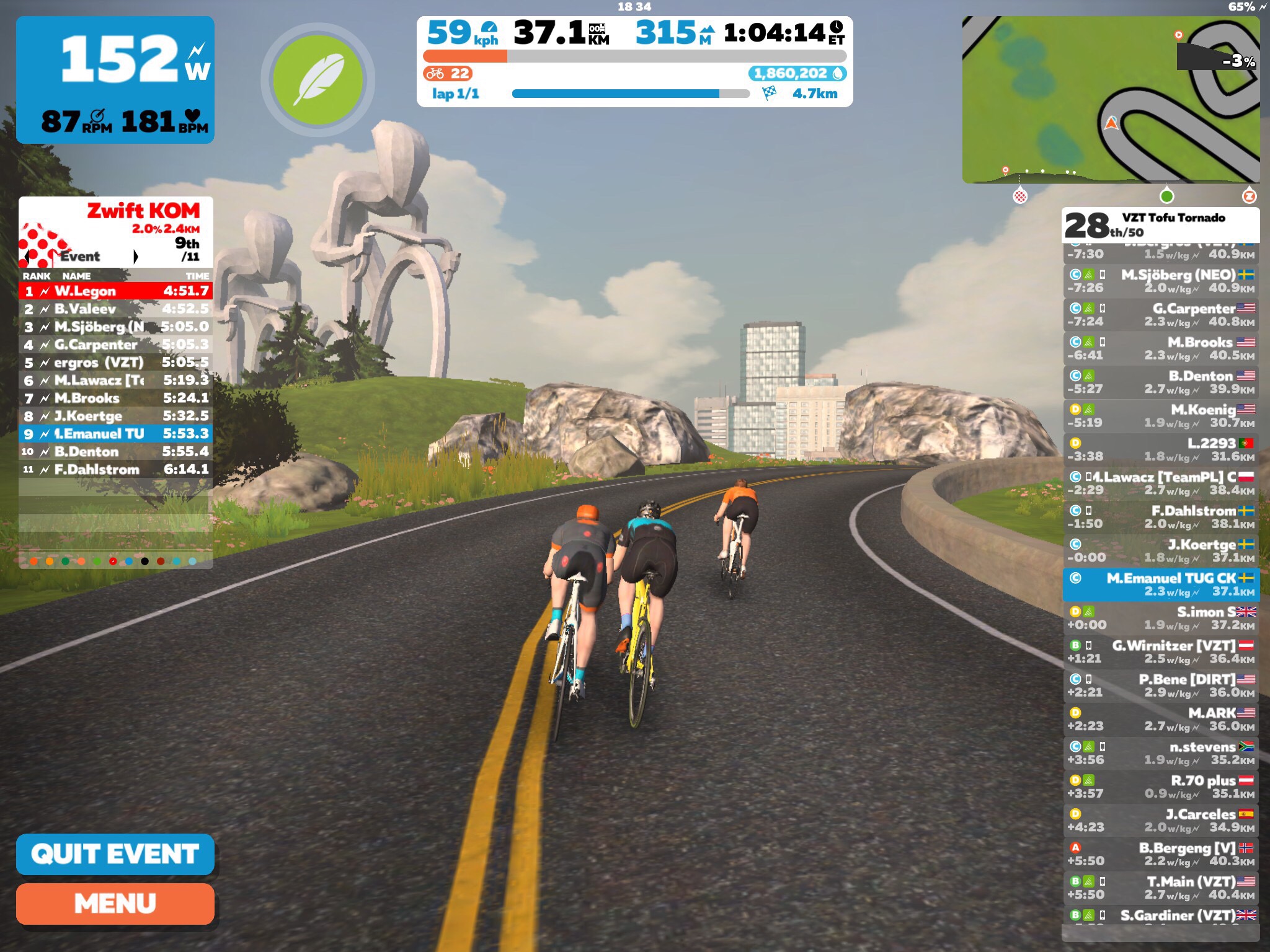Activate the feather lightweight power-up
Image resolution: width=1270 pixels, height=952 pixels.
click(317, 79)
